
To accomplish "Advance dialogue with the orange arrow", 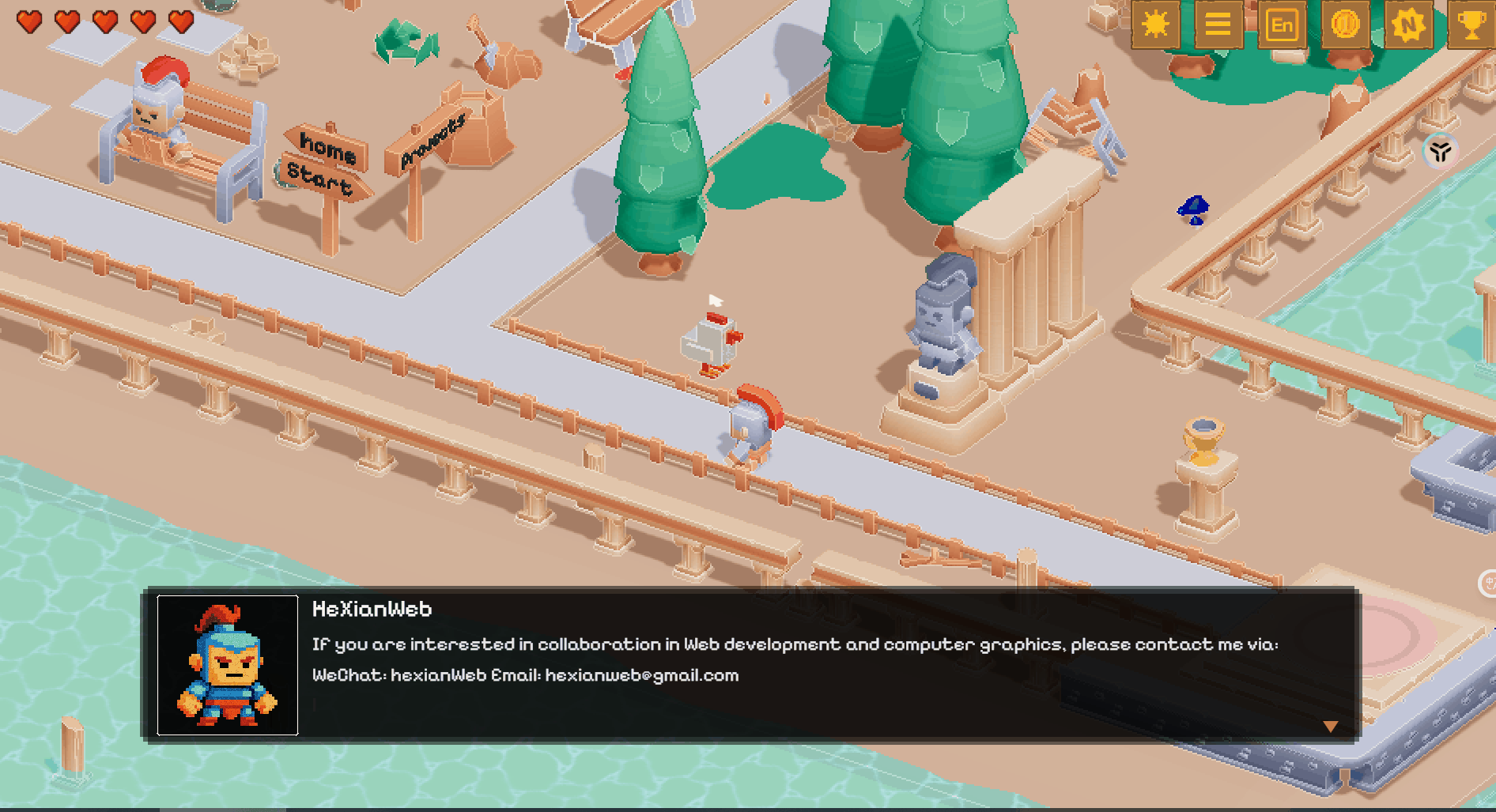I will 1331,726.
